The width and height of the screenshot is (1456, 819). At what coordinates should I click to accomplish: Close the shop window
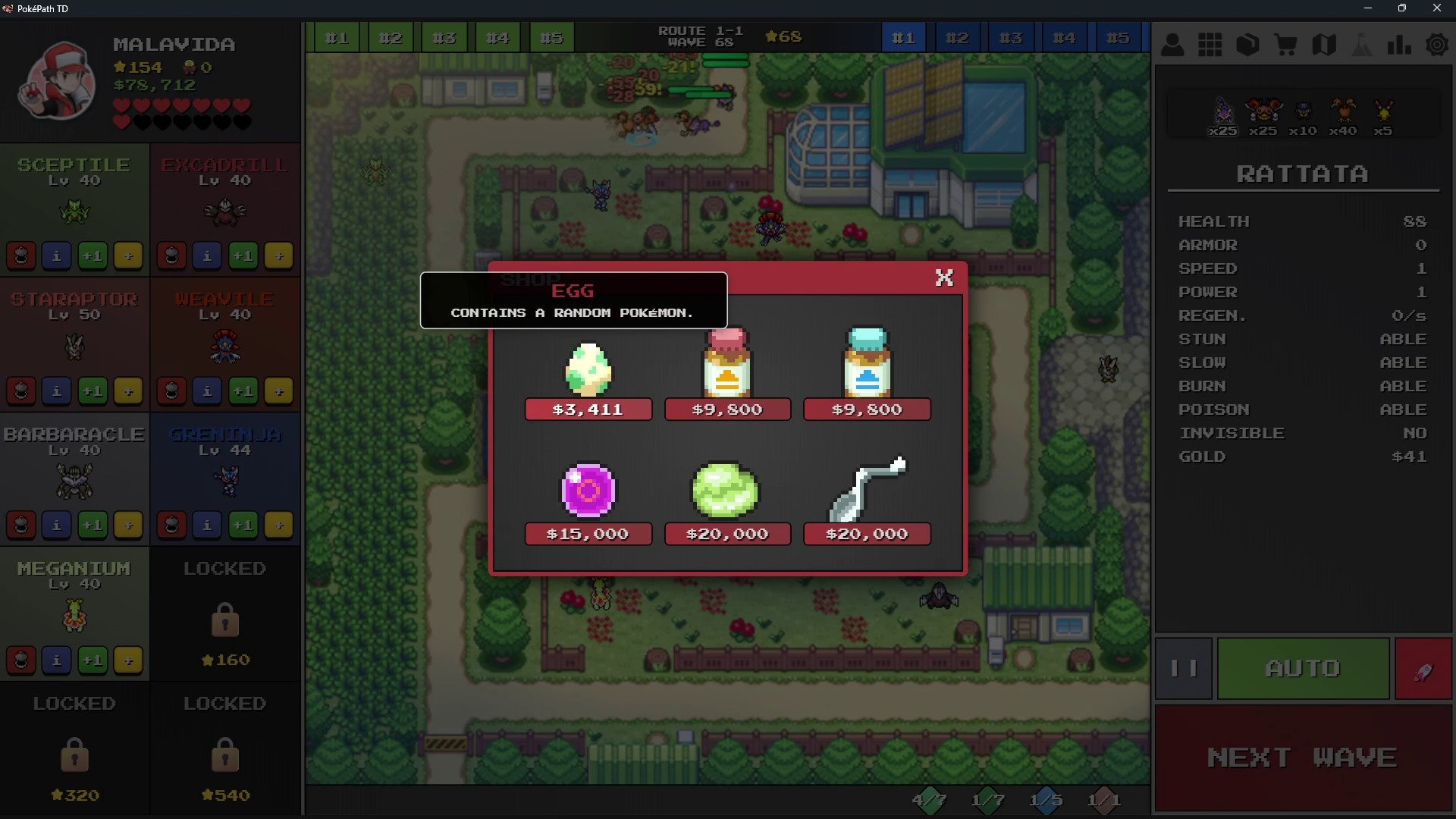(x=944, y=278)
